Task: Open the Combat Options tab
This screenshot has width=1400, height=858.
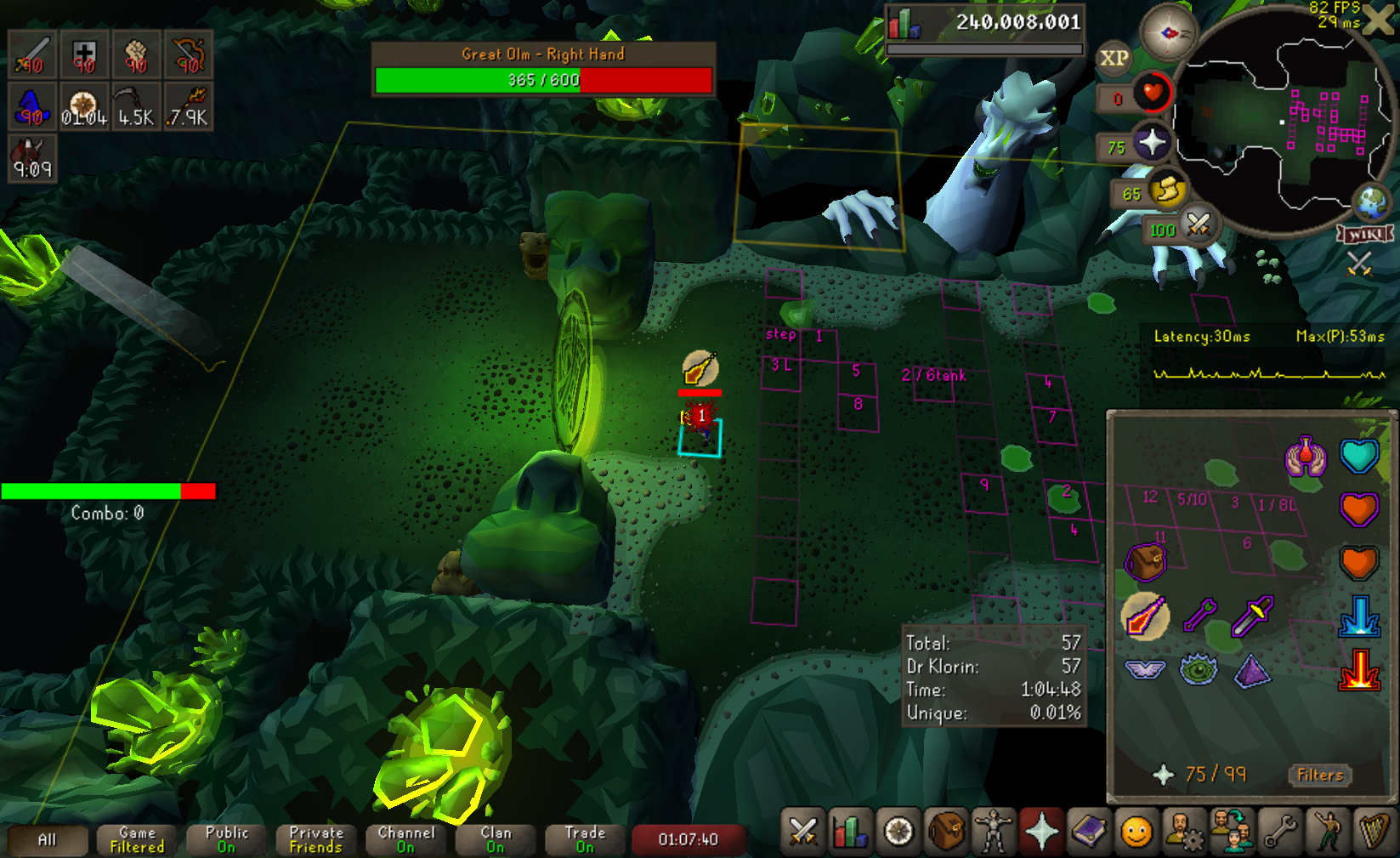Action: (x=802, y=832)
